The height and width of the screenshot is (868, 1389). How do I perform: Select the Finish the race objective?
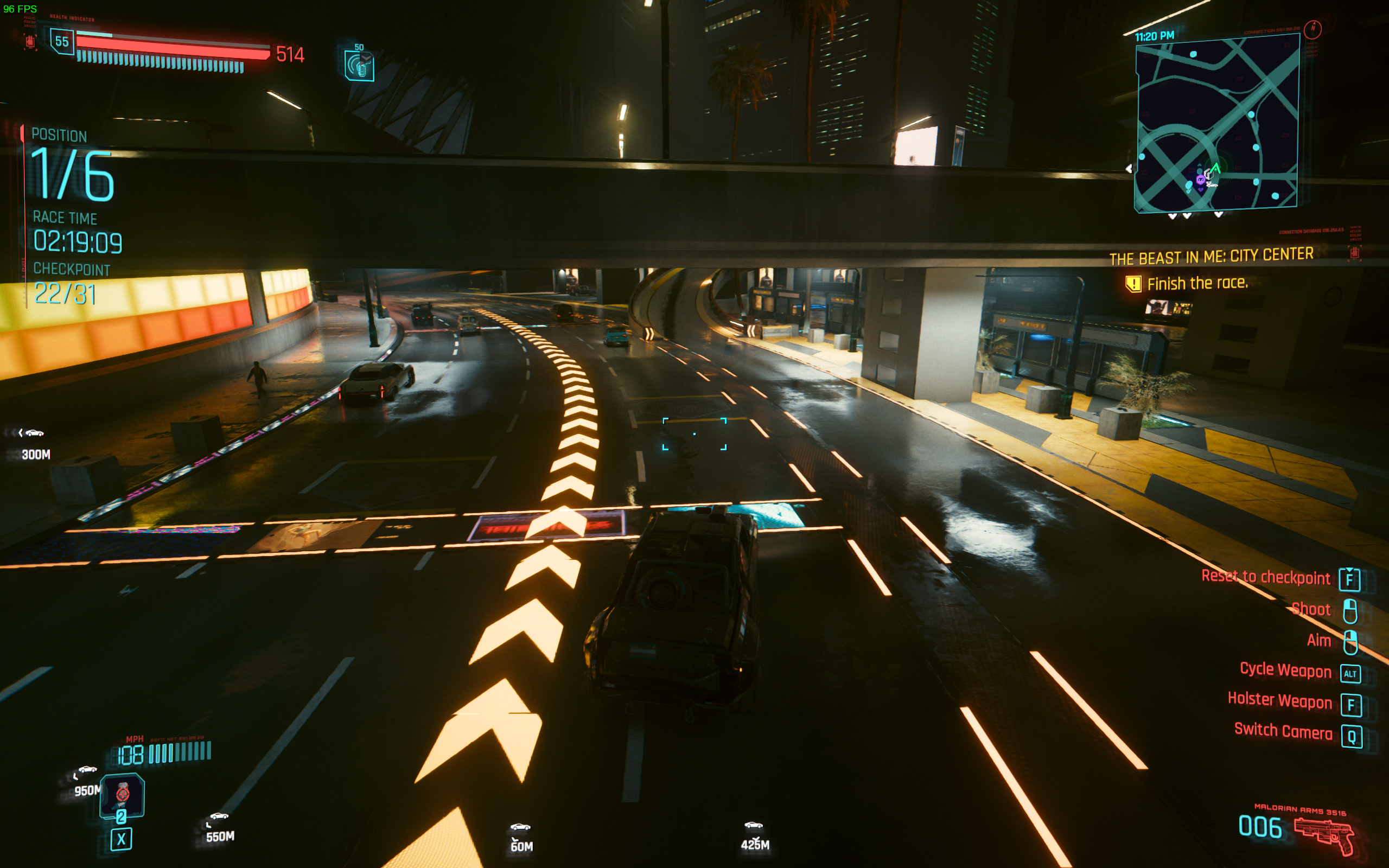point(1197,284)
